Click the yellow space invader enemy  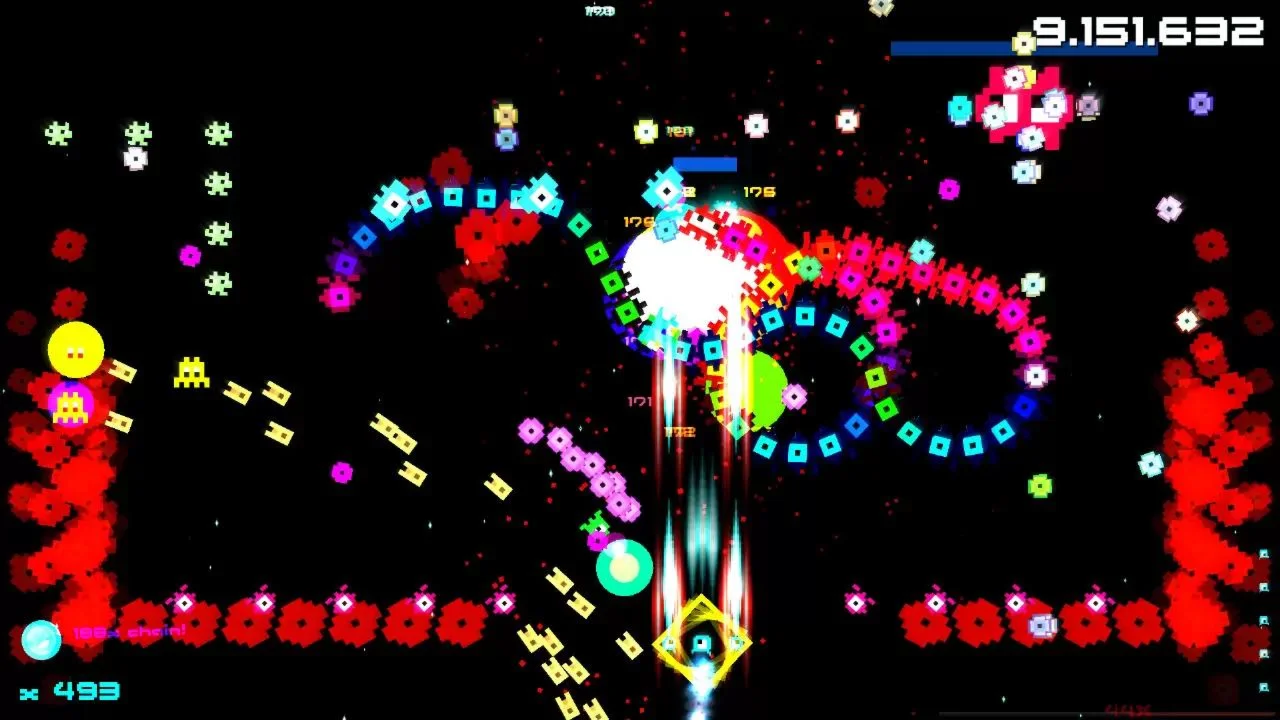click(190, 372)
